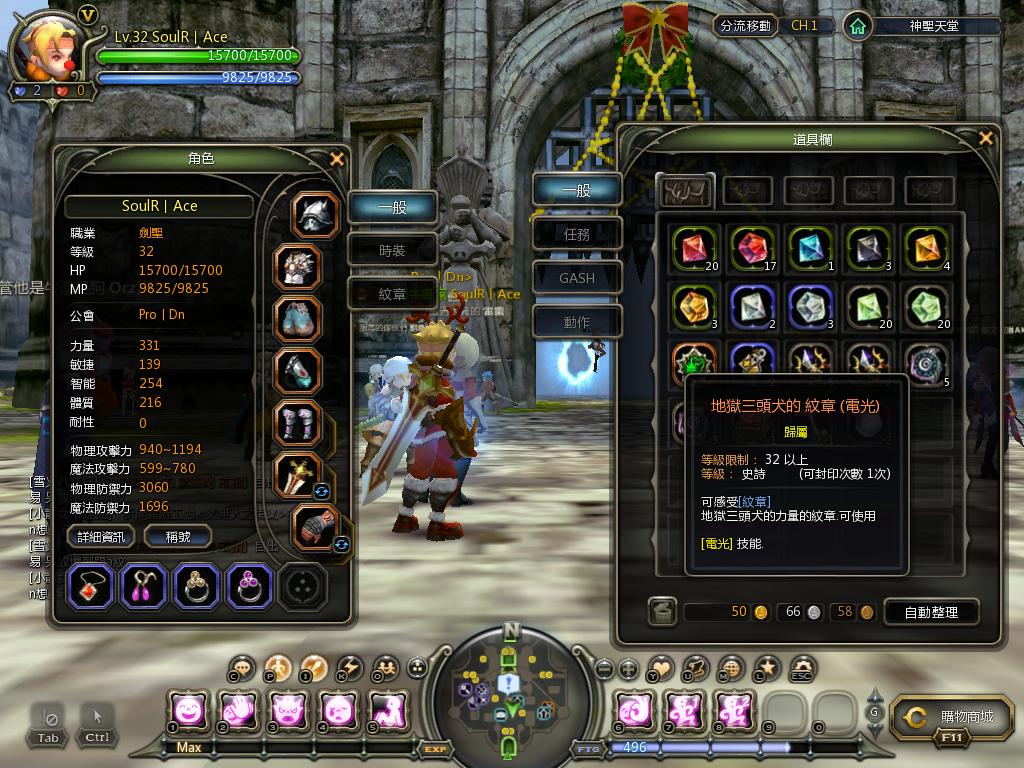1024x768 pixels.
Task: Switch to the 動作 actions tab
Action: point(577,322)
